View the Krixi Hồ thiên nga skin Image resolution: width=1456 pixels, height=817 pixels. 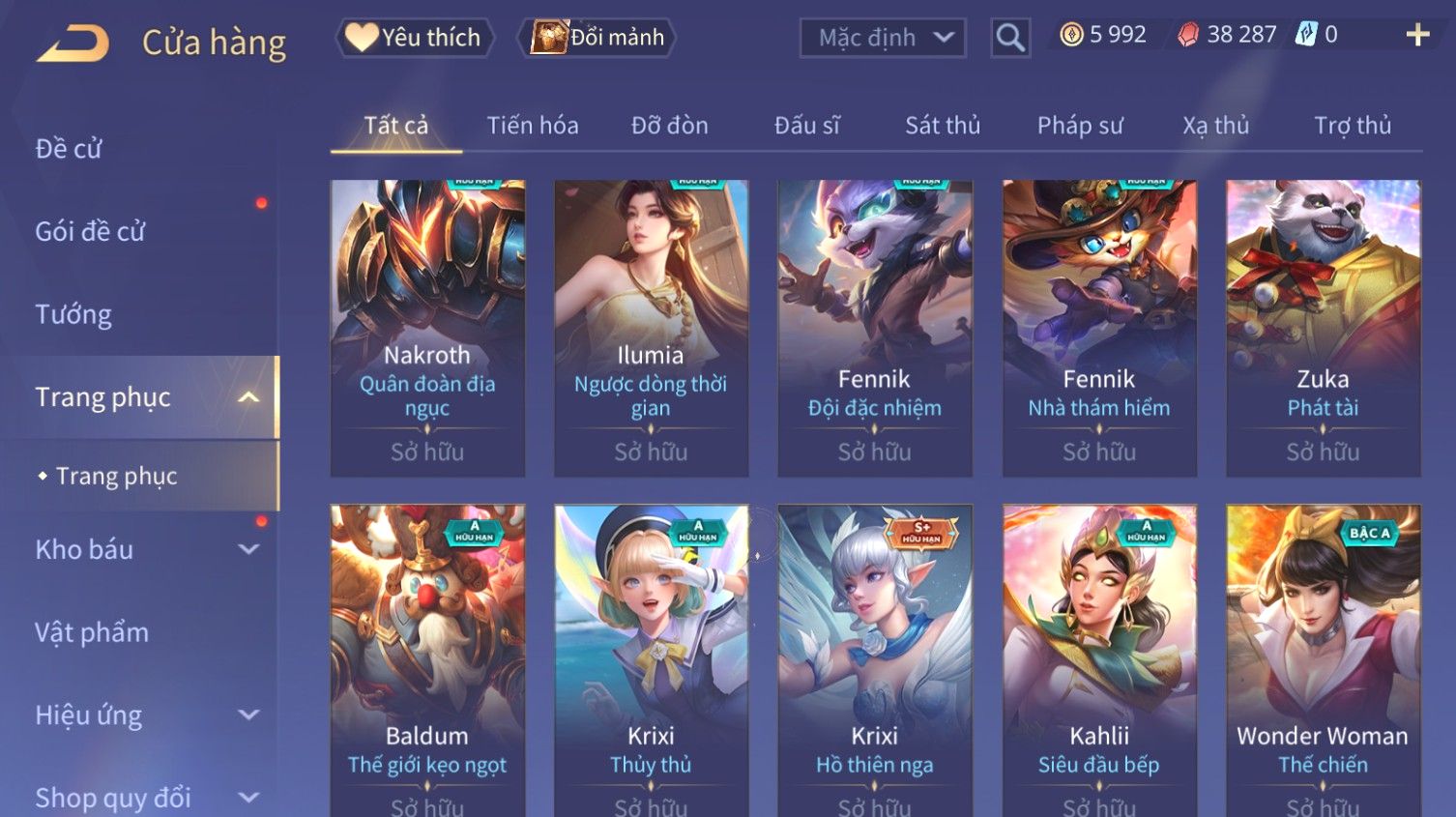tap(875, 657)
